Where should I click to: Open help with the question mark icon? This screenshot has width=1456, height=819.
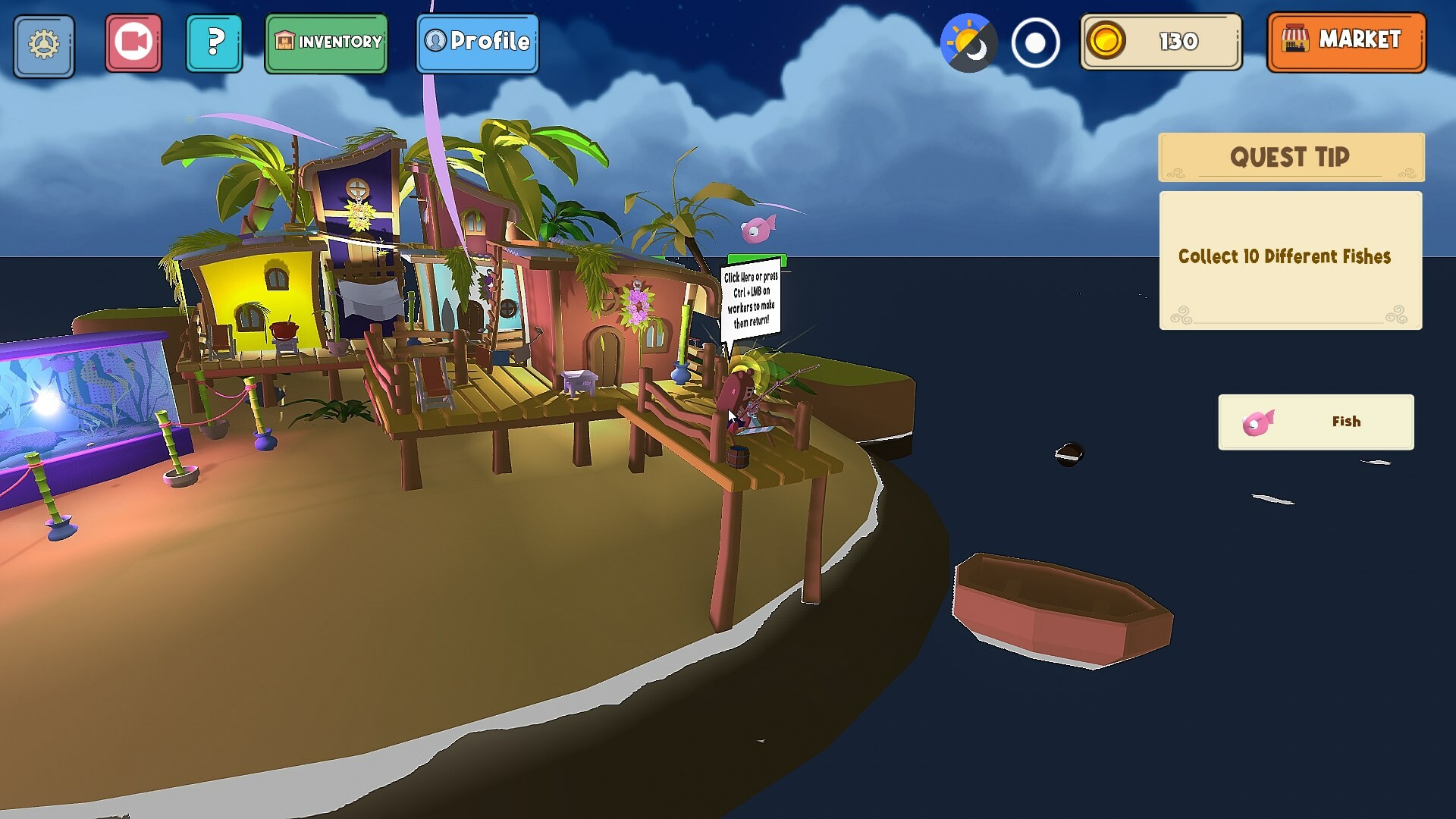click(215, 42)
